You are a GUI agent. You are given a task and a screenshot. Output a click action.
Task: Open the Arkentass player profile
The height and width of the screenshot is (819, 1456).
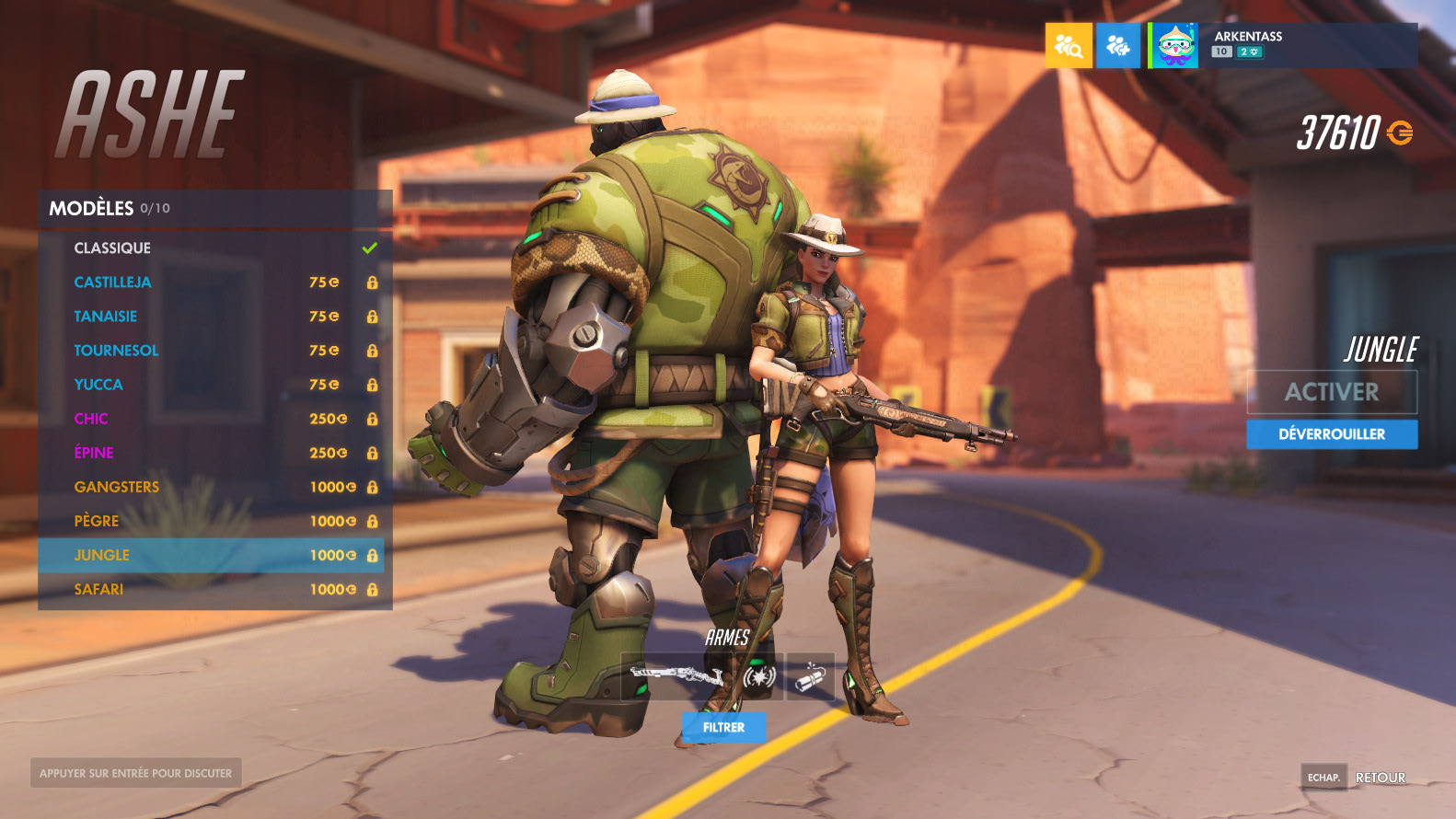point(1282,45)
